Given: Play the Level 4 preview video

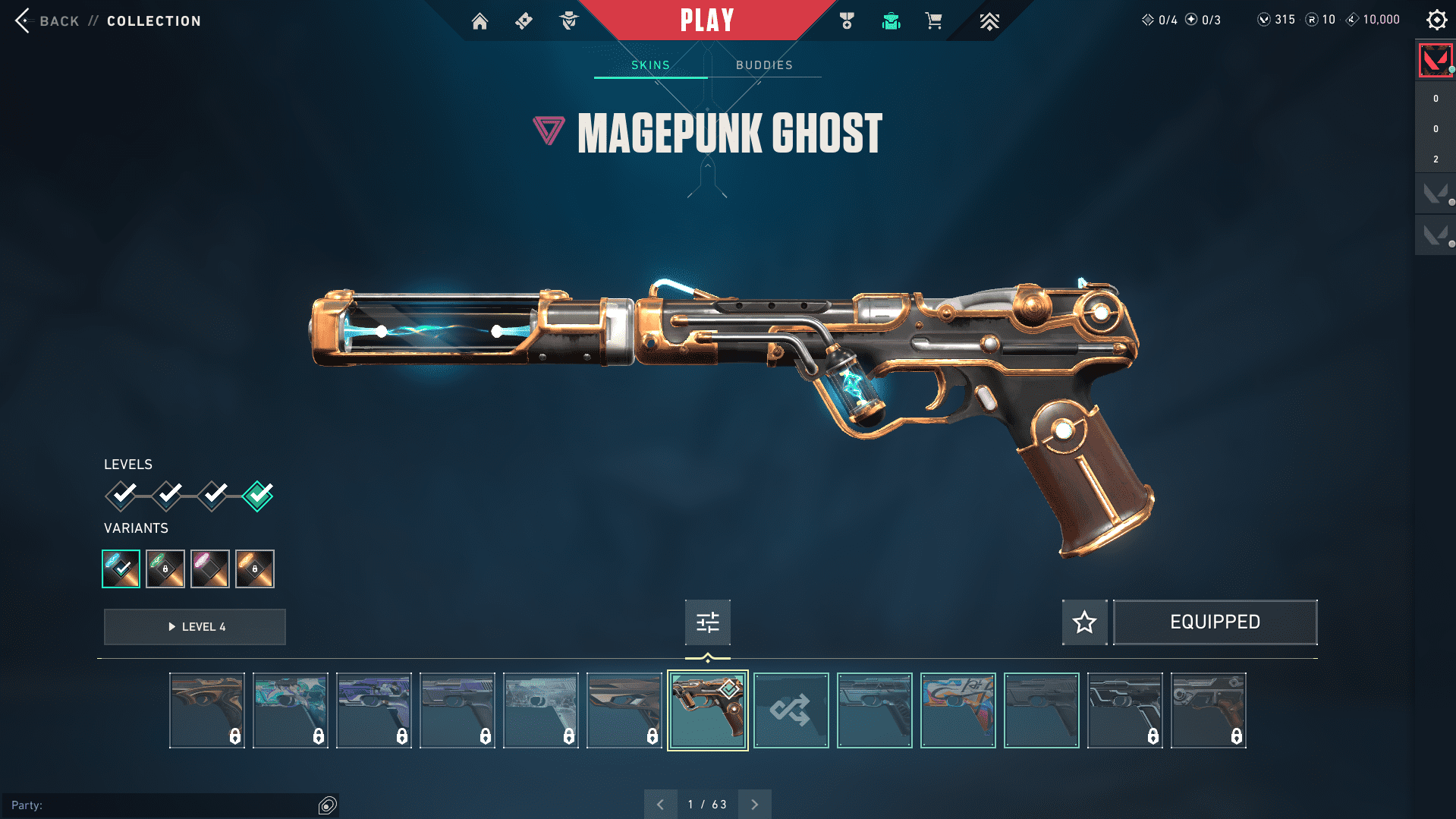Looking at the screenshot, I should pos(195,627).
